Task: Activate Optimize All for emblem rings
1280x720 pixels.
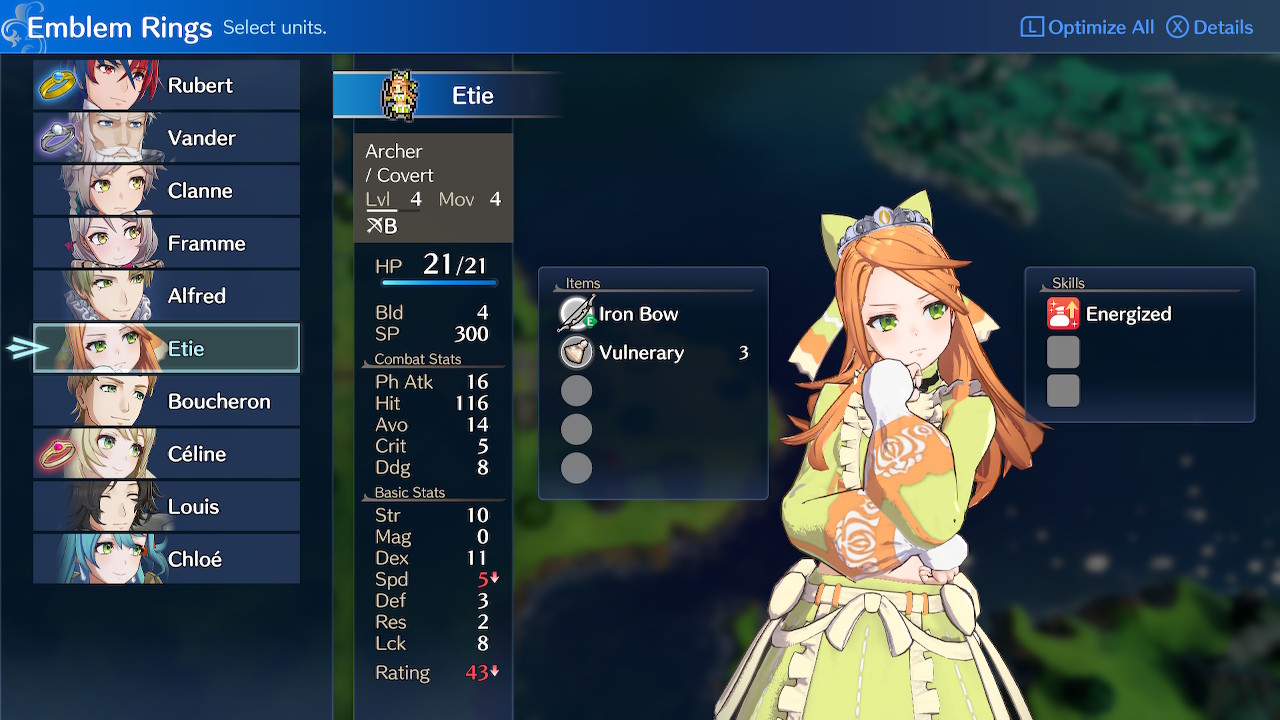Action: click(x=1087, y=27)
